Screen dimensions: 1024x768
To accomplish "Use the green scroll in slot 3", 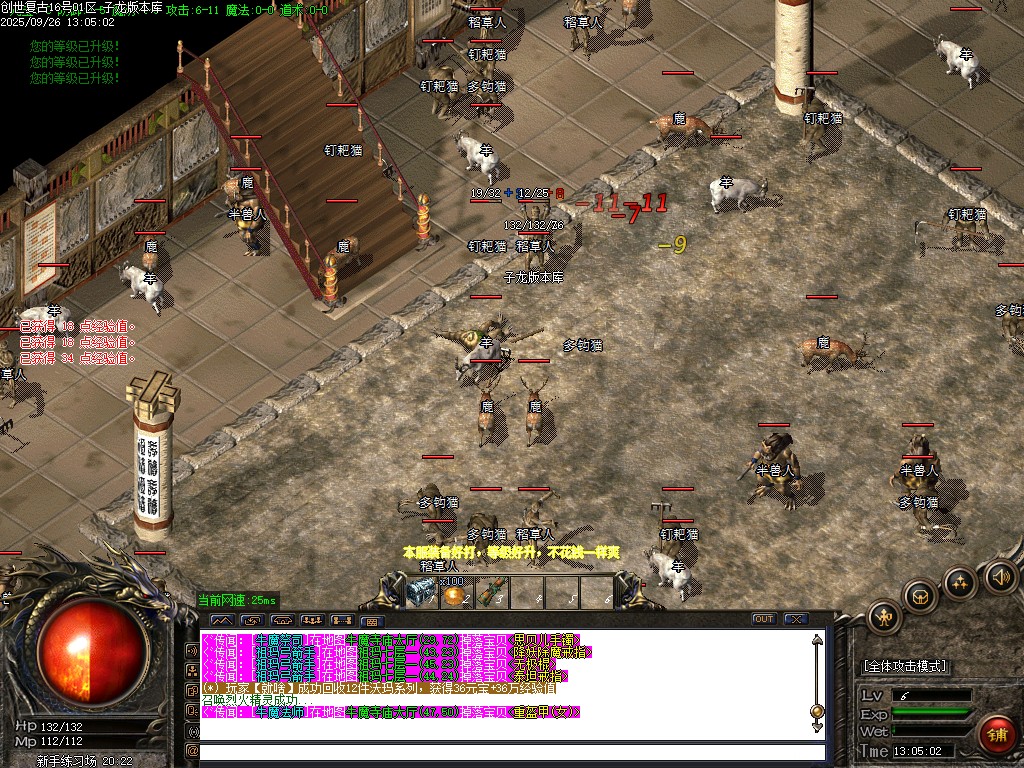I will tap(491, 593).
